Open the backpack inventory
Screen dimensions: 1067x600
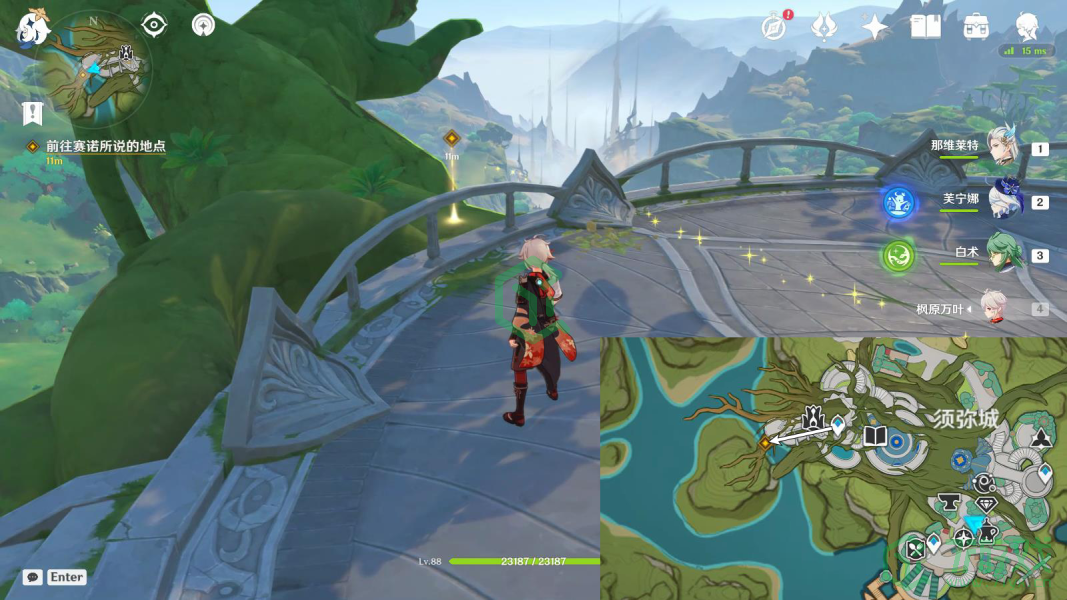pos(976,26)
